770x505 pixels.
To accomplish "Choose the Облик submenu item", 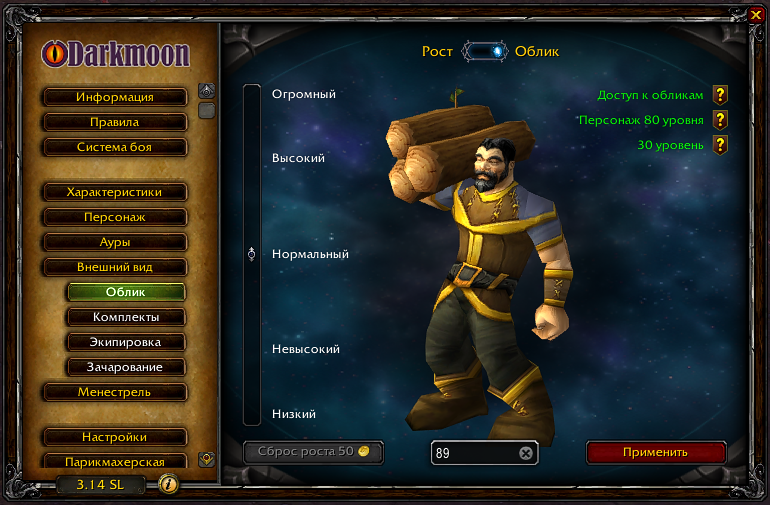I will click(x=126, y=292).
